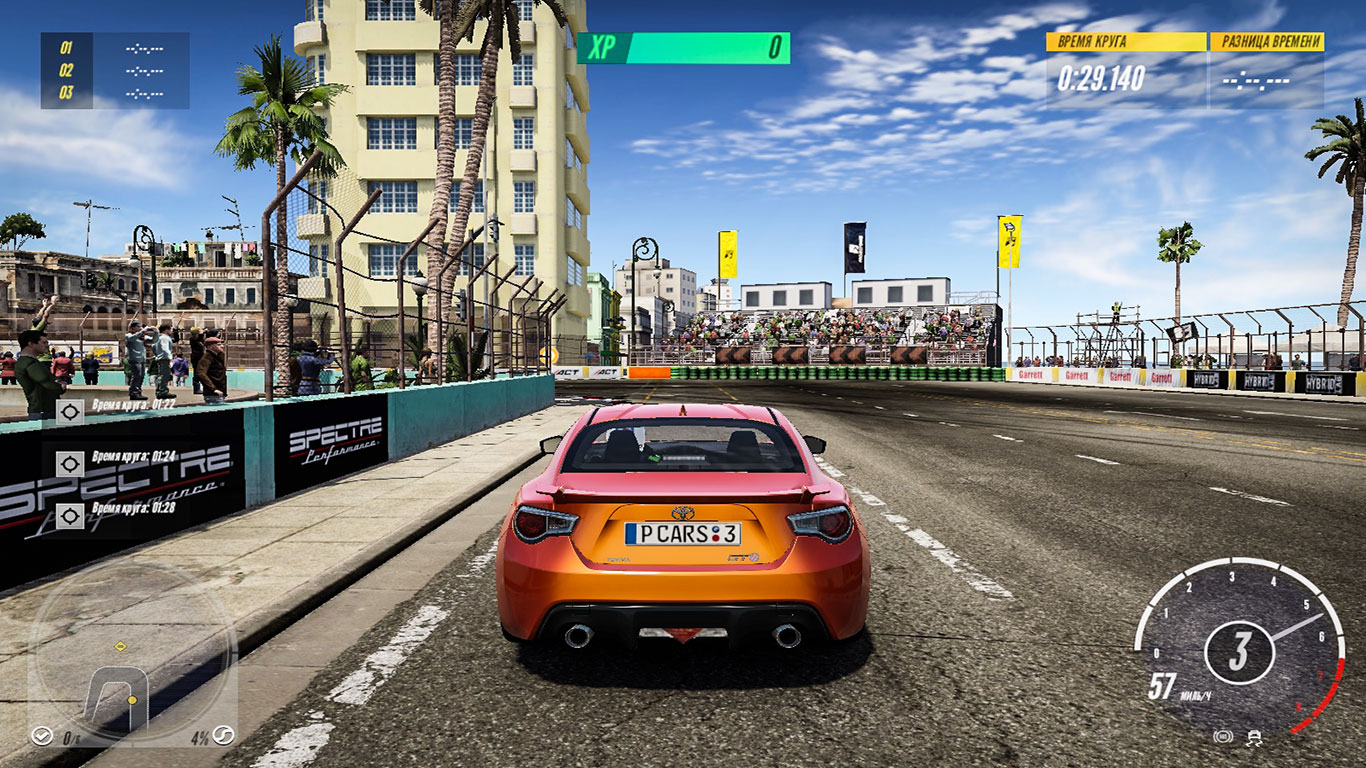Click the track progress icon beside 4%
Image resolution: width=1366 pixels, height=768 pixels.
[224, 737]
